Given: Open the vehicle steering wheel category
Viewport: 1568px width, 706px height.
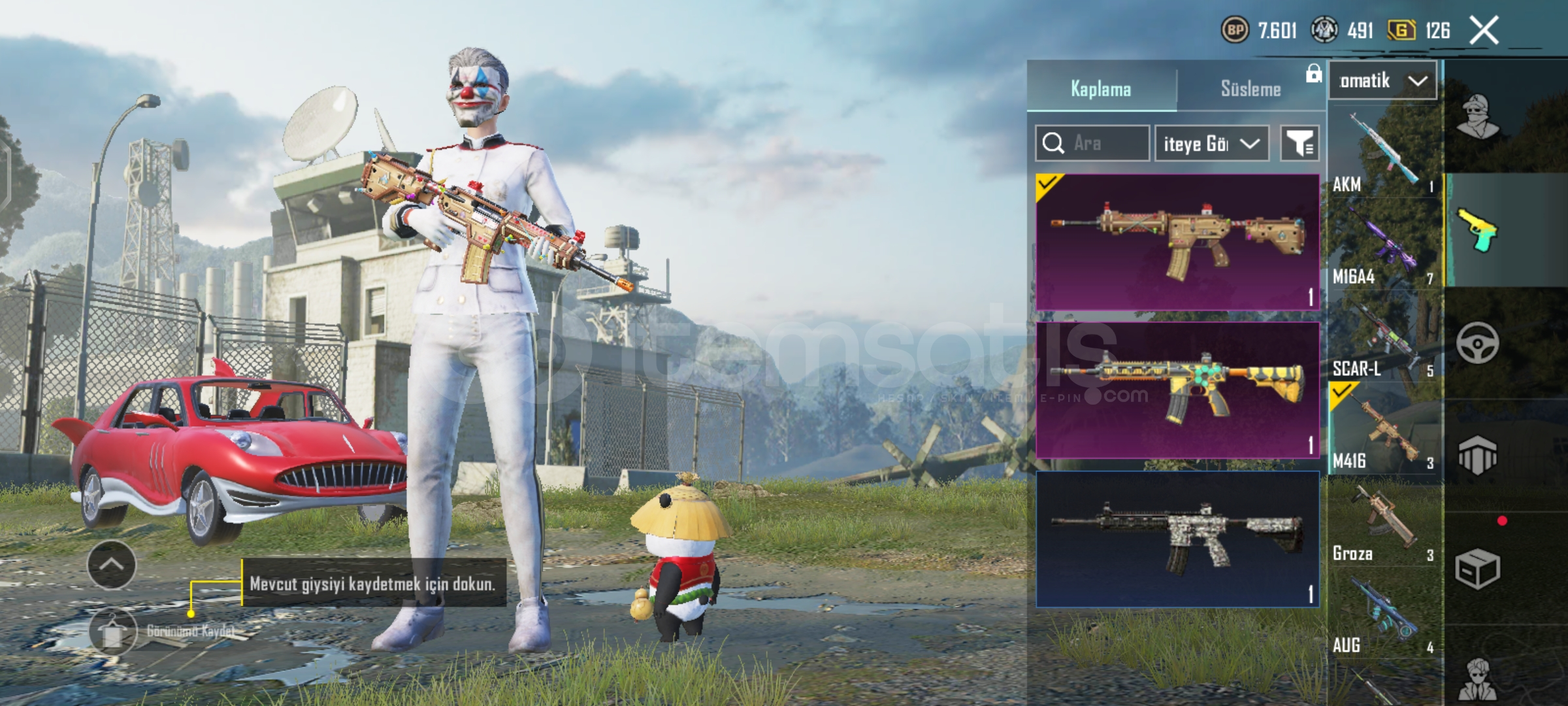Looking at the screenshot, I should click(1478, 343).
